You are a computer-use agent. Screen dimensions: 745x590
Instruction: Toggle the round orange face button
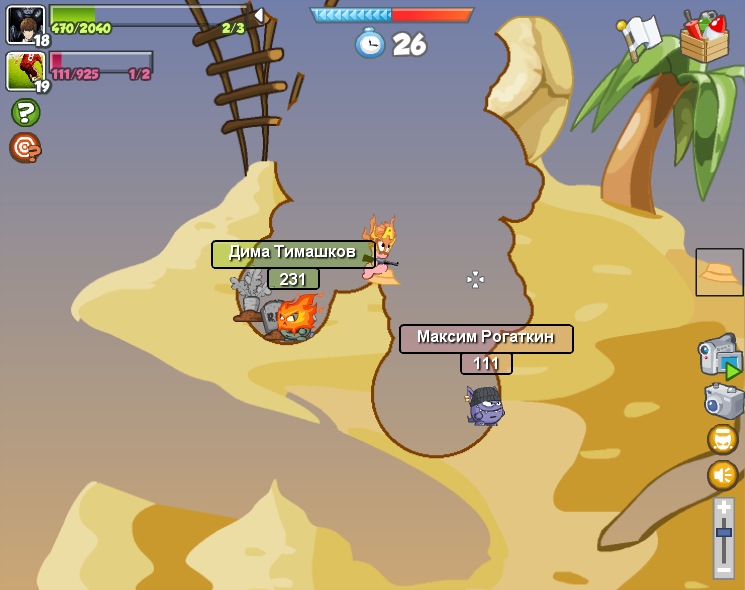(722, 440)
